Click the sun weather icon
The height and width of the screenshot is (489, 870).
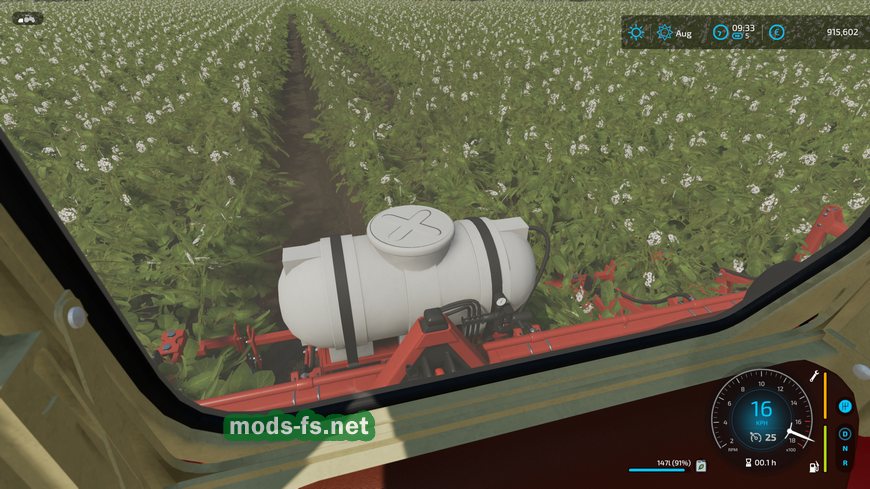point(636,33)
